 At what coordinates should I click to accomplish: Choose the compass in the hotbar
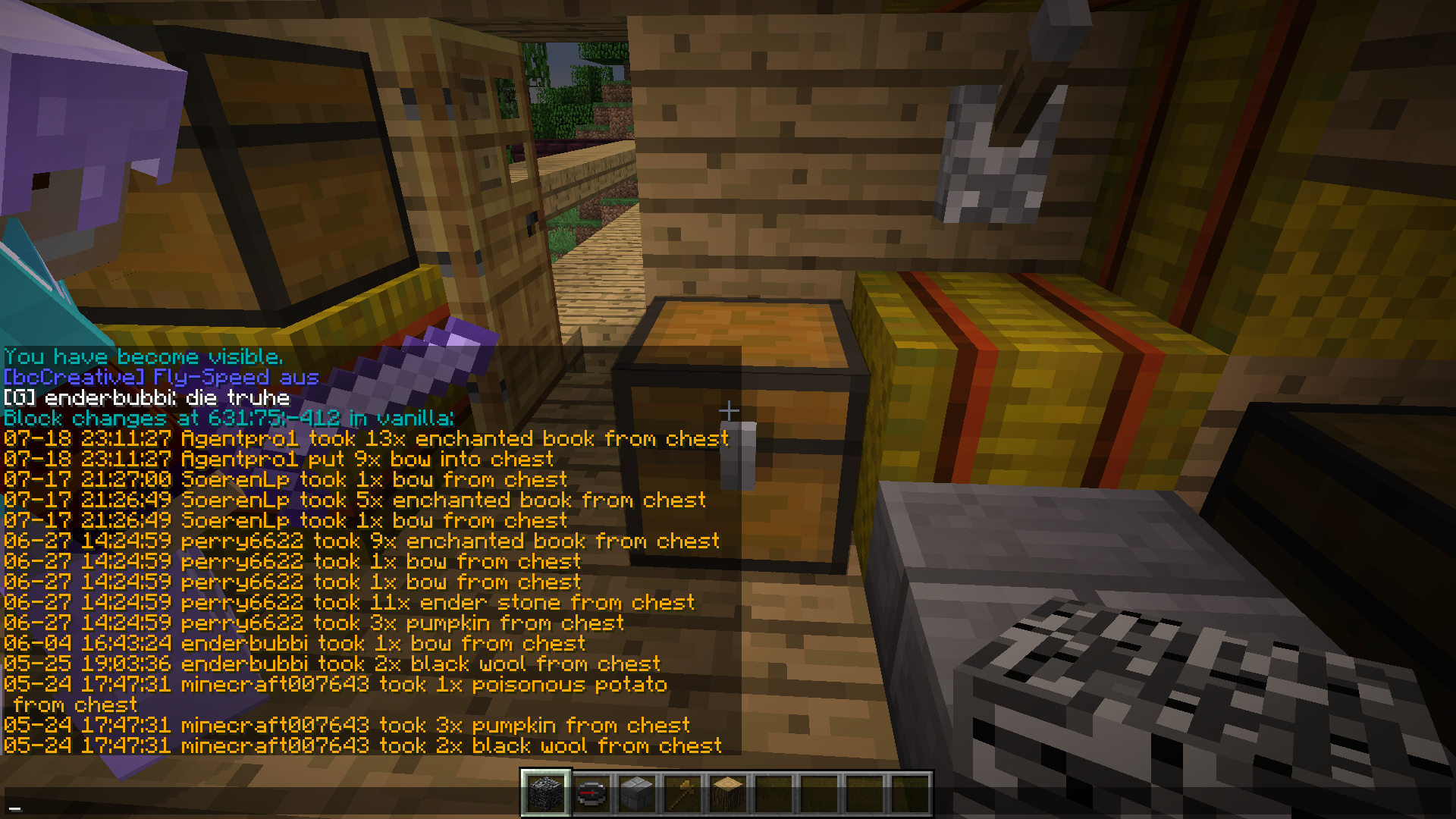point(591,793)
